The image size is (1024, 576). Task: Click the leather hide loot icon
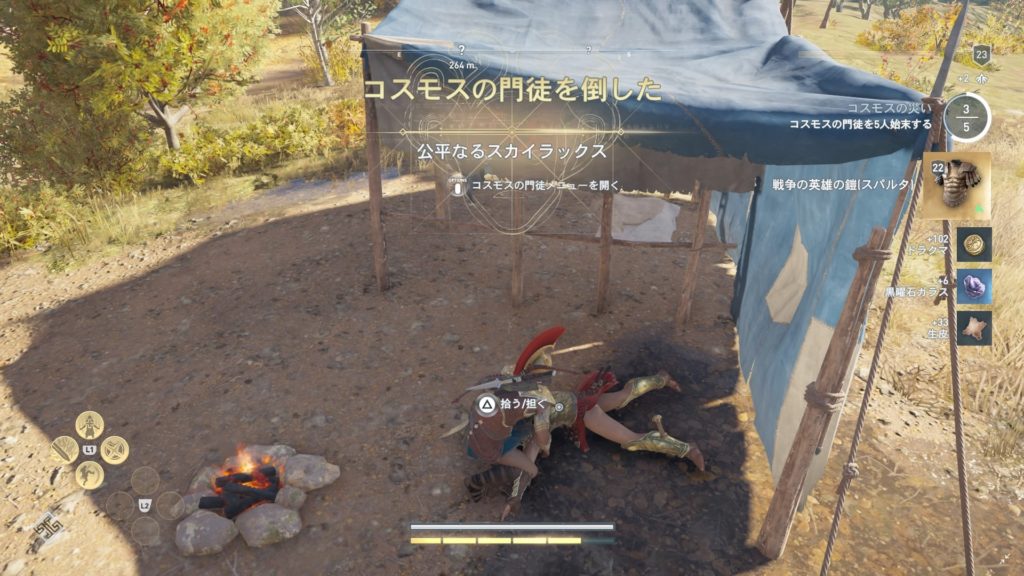pyautogui.click(x=973, y=327)
